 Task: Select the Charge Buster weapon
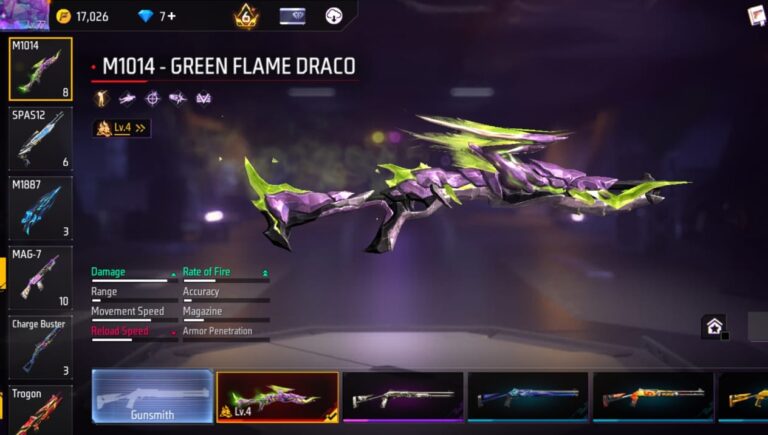pyautogui.click(x=41, y=346)
